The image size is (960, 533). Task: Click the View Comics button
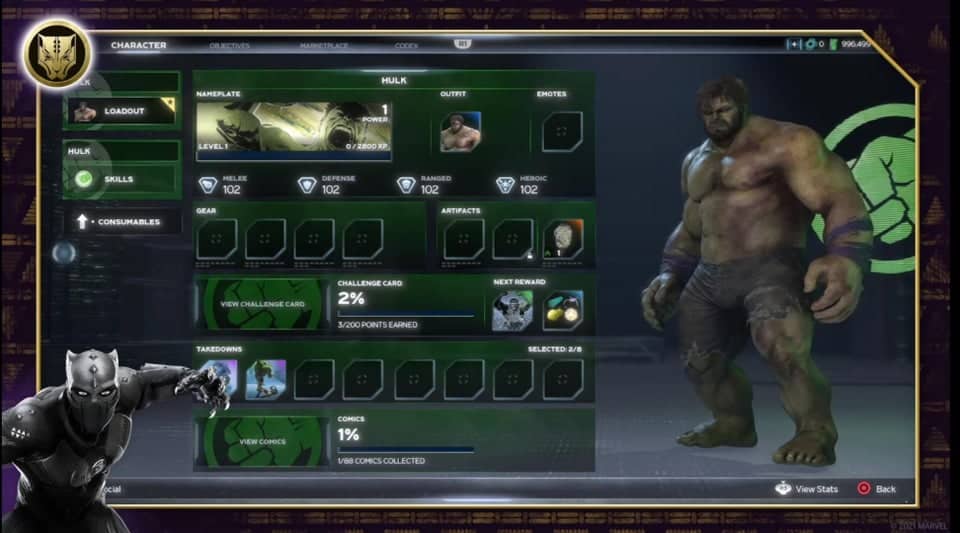262,441
